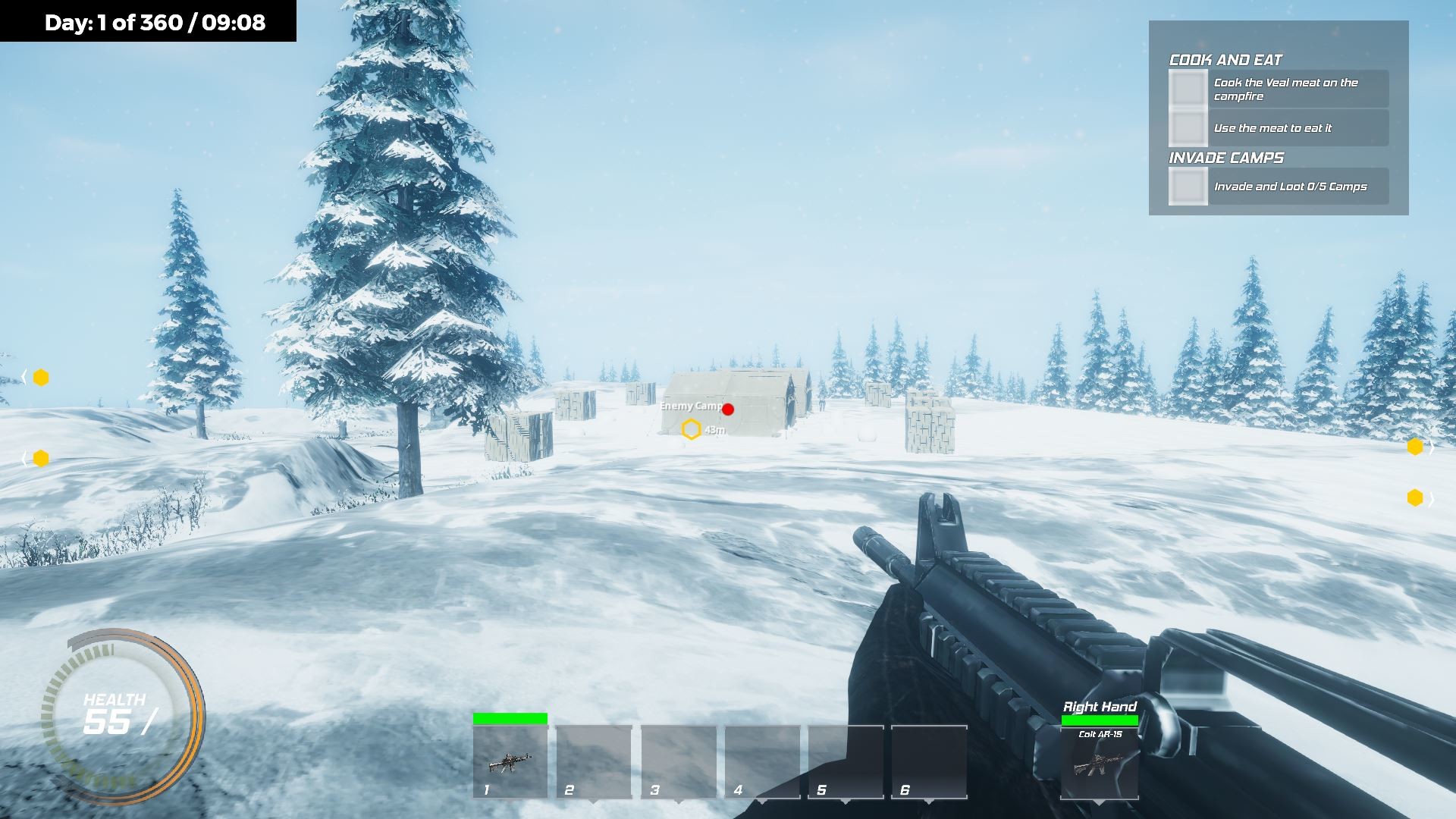Image resolution: width=1456 pixels, height=819 pixels.
Task: Click the red dot above the Enemy Camp tent
Action: click(x=729, y=409)
